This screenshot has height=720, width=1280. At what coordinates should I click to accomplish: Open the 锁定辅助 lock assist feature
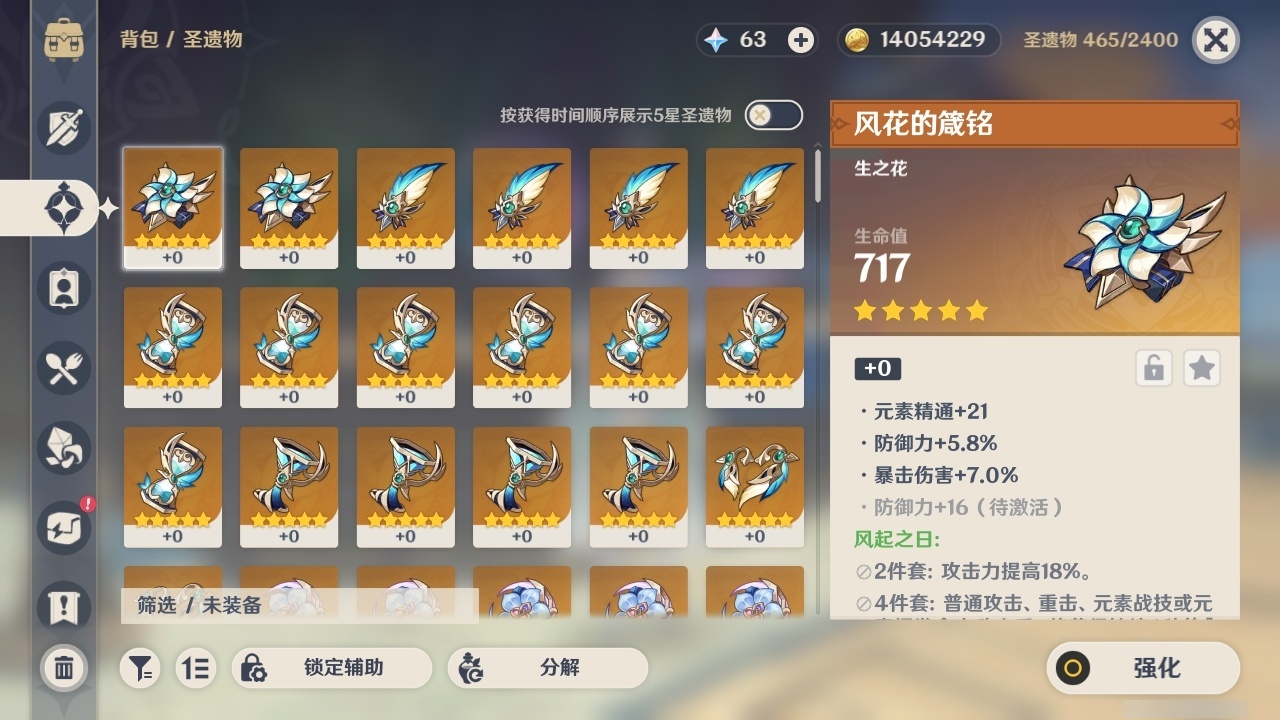tap(332, 668)
